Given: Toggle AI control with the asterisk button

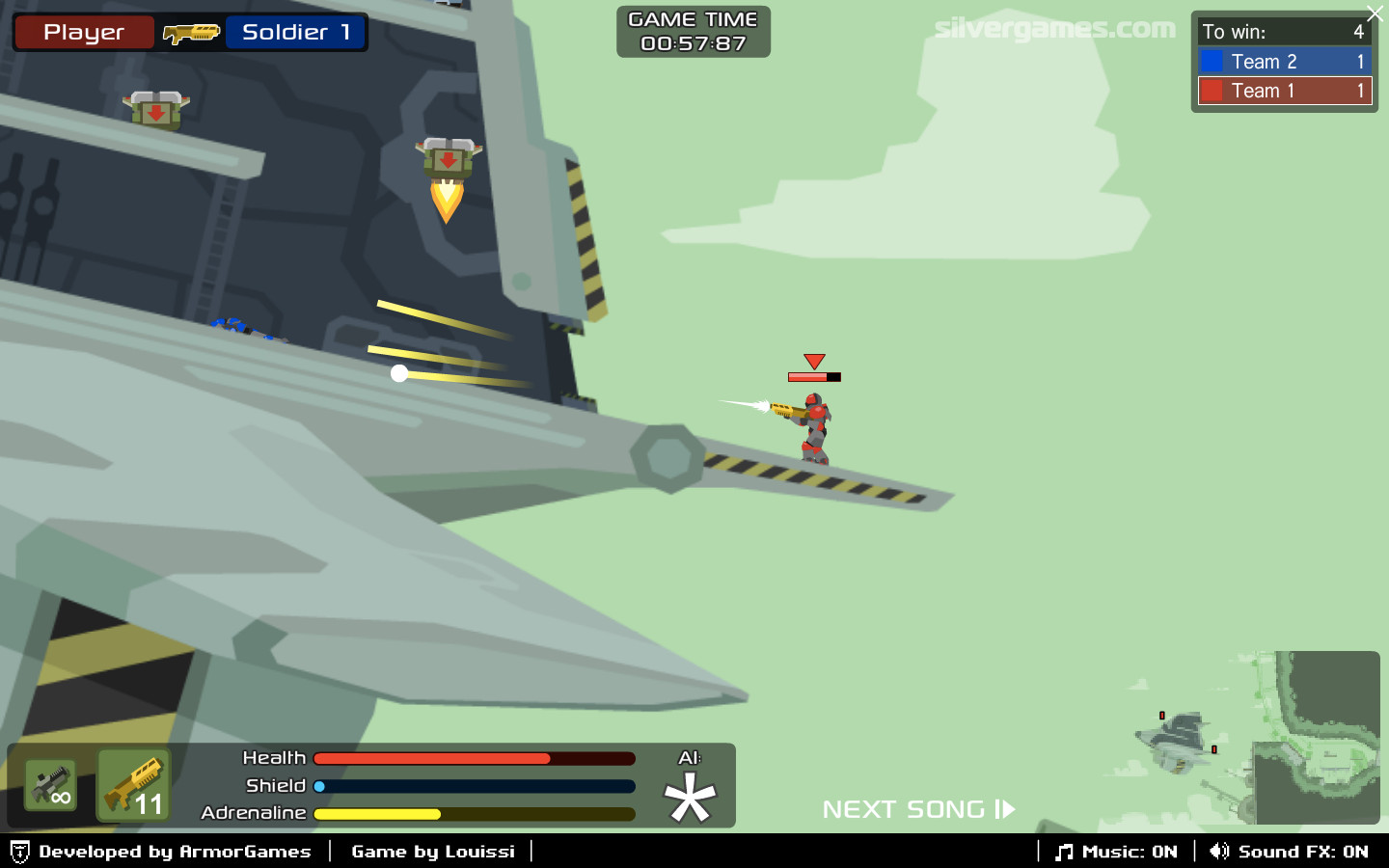Looking at the screenshot, I should click(x=691, y=797).
